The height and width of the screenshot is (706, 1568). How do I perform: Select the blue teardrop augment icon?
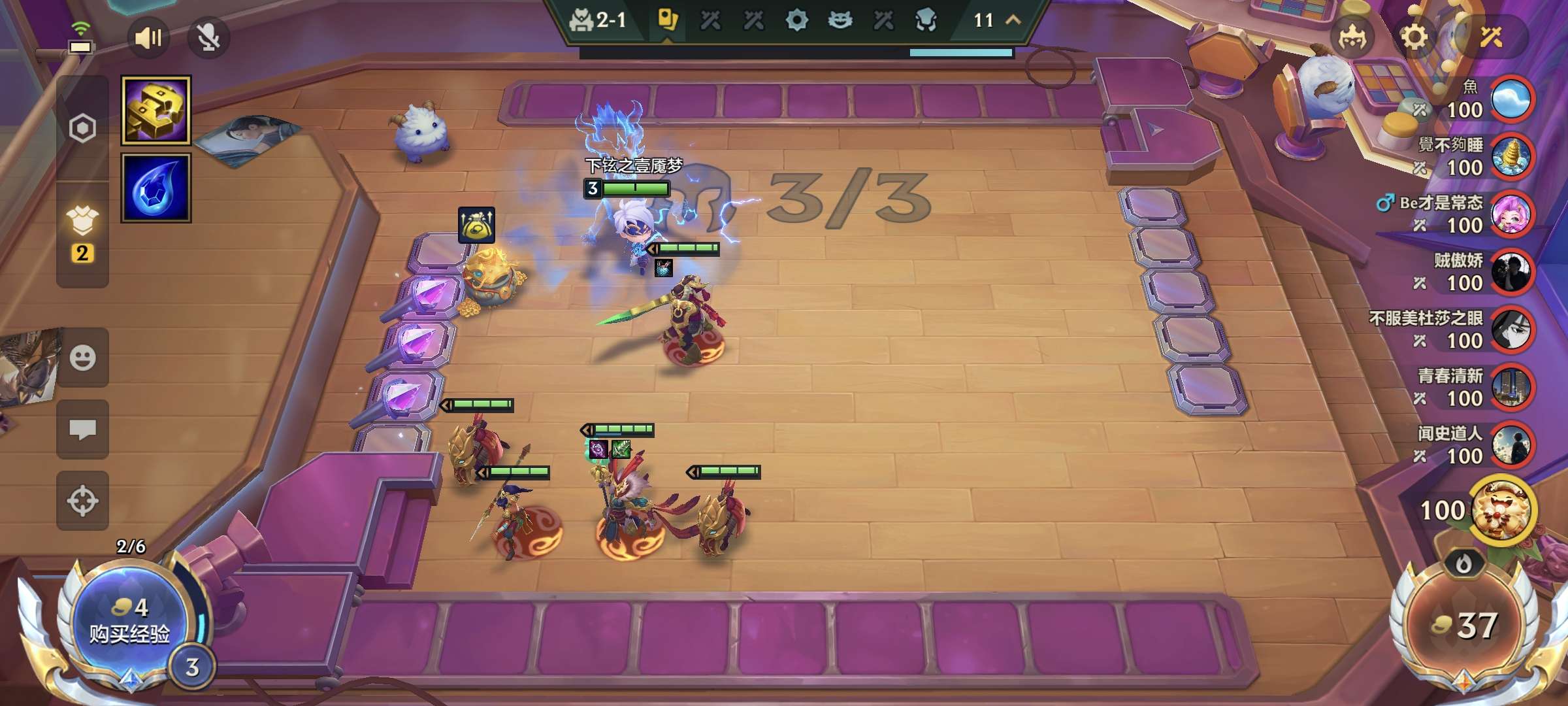(x=156, y=188)
